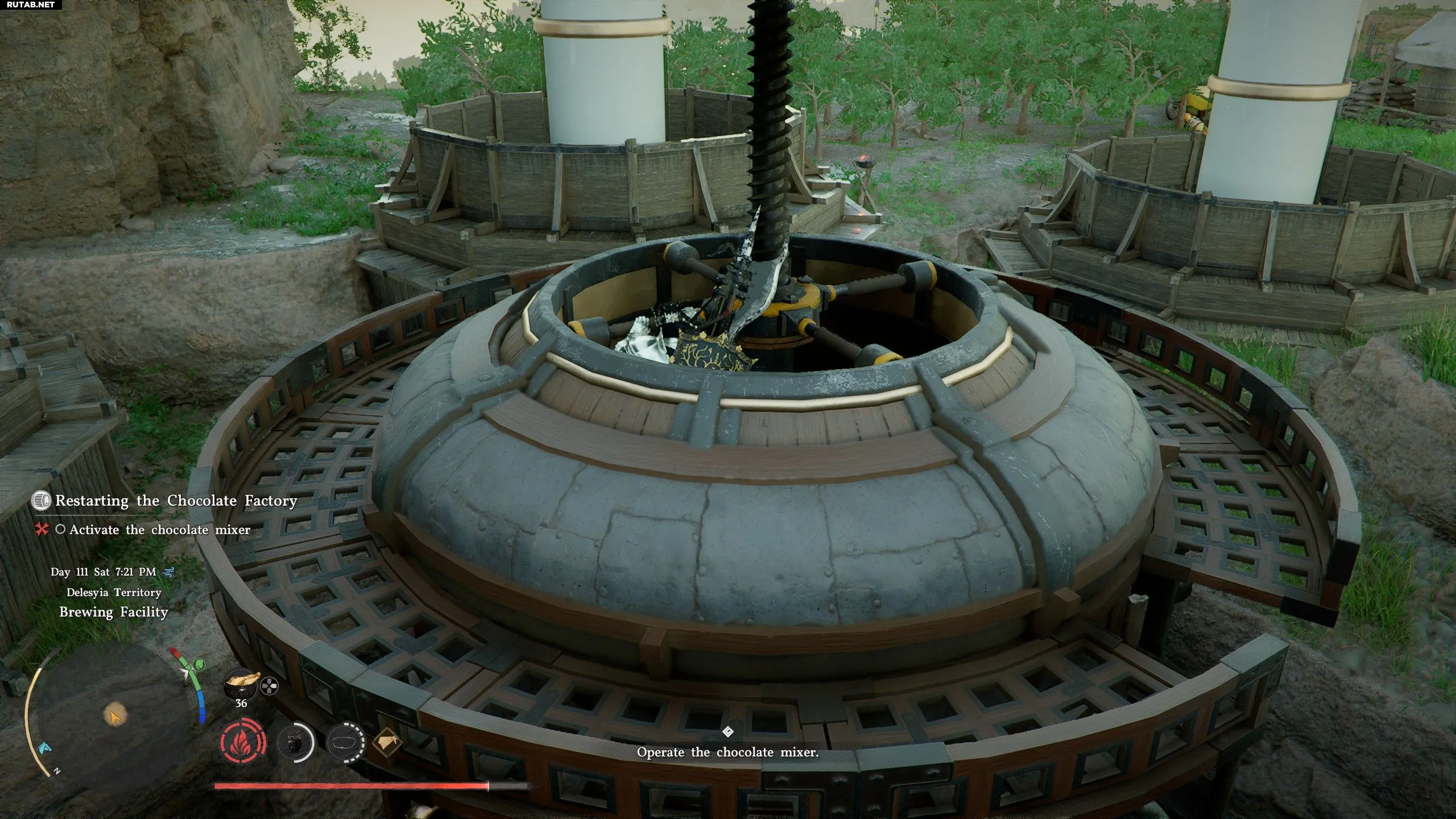Select the green head marker beside minimap

pos(199,664)
